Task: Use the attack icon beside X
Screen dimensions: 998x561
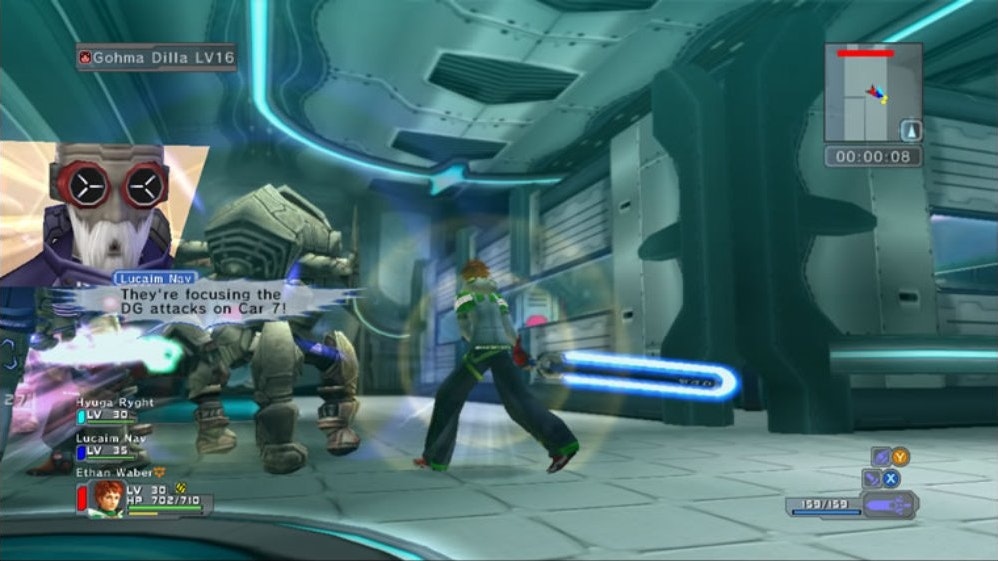Action: click(871, 478)
